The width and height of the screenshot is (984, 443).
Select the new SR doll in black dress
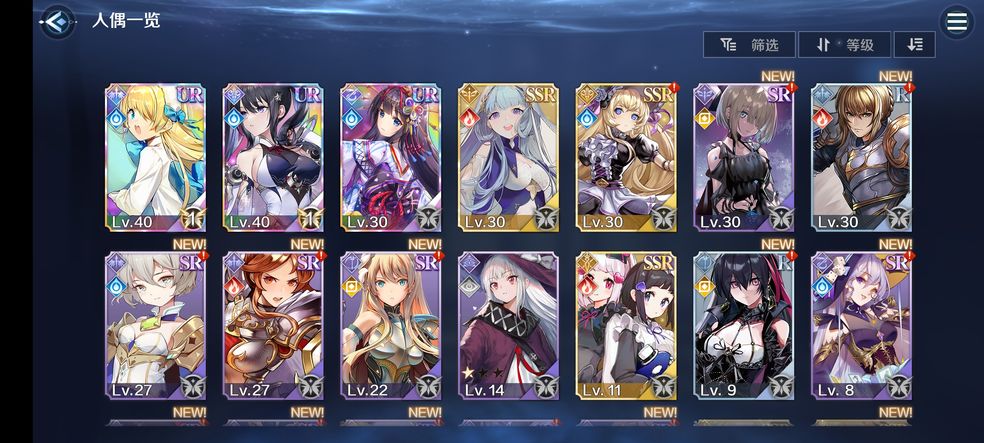tap(743, 157)
